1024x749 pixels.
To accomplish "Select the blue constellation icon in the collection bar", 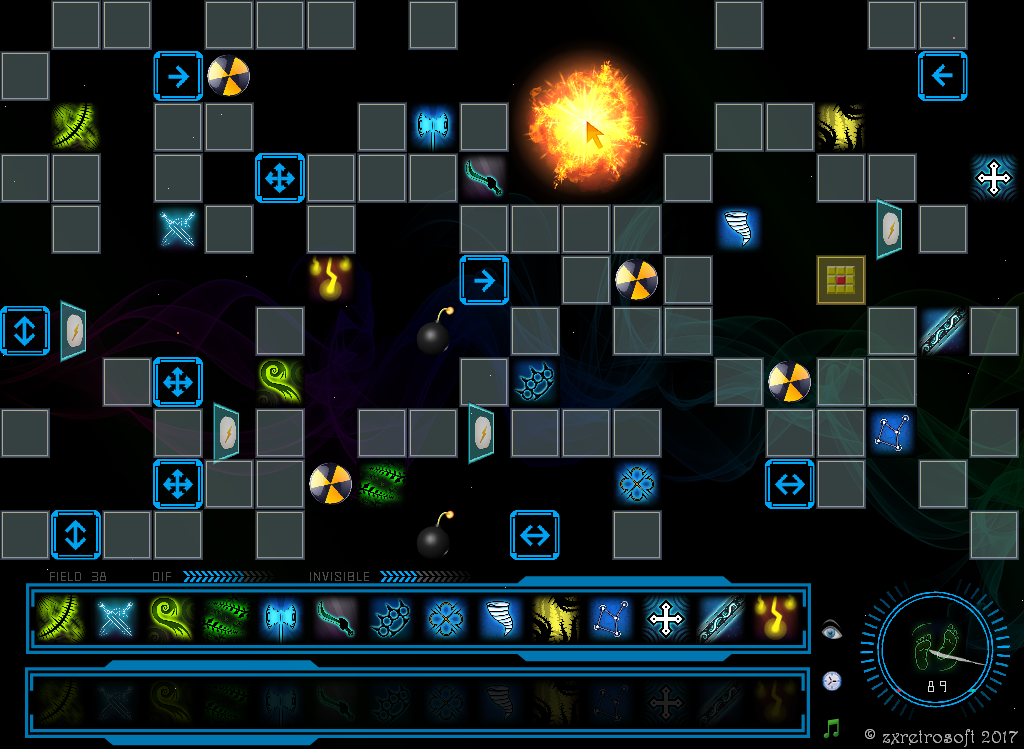I will click(x=610, y=619).
